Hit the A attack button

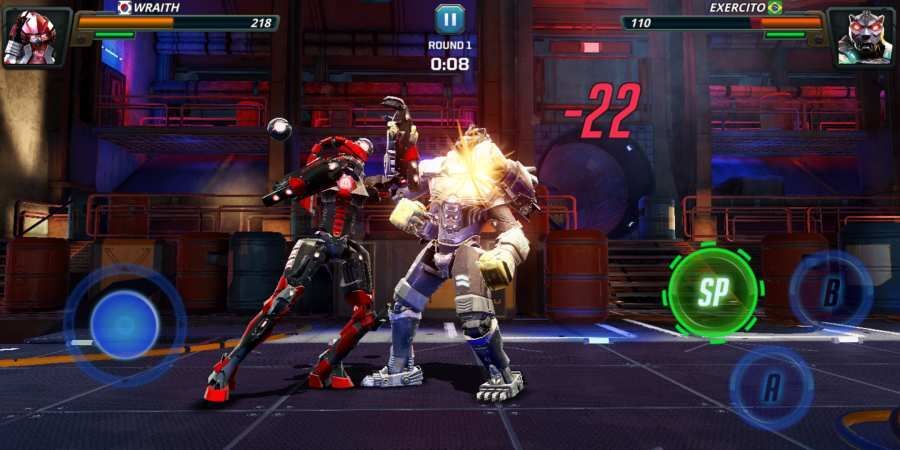(771, 388)
